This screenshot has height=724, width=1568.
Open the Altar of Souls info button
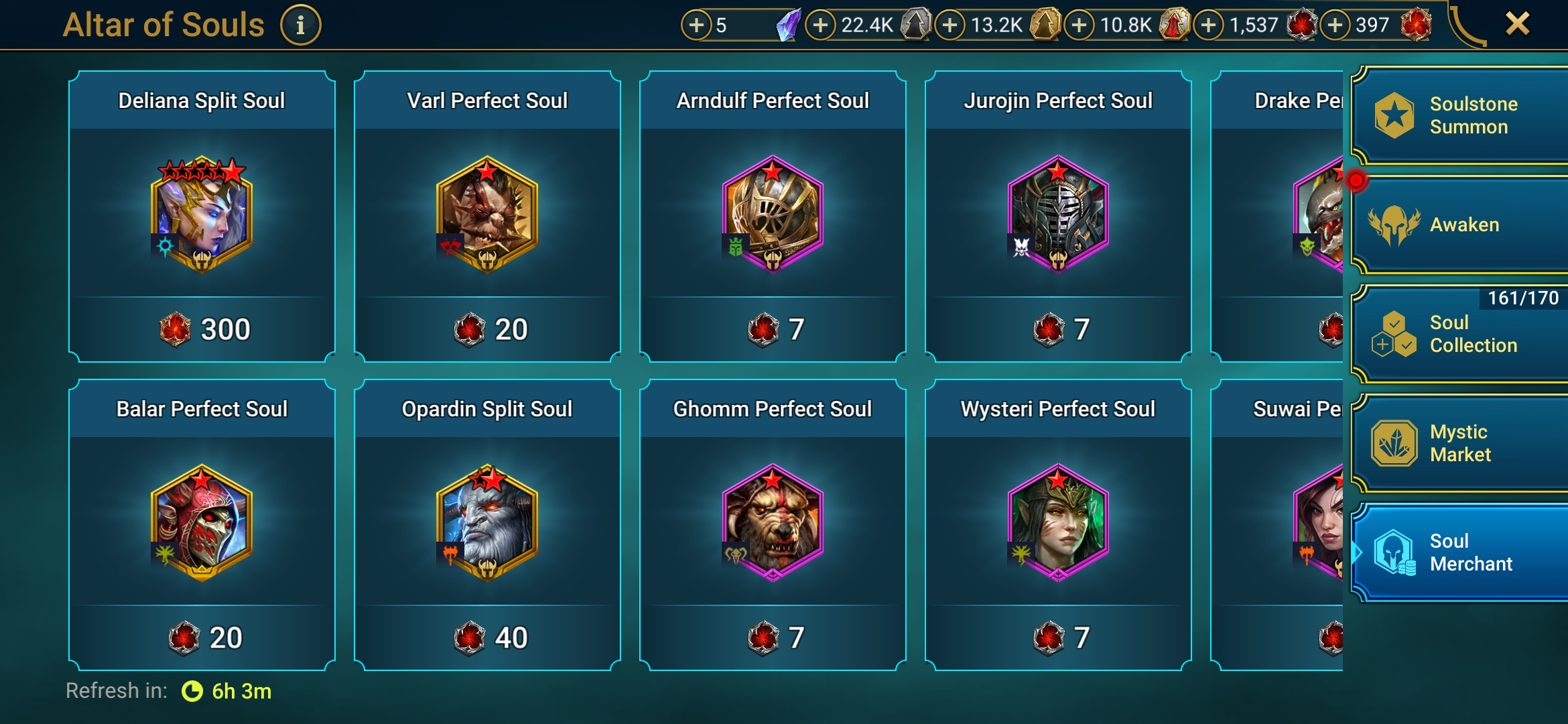[x=300, y=25]
